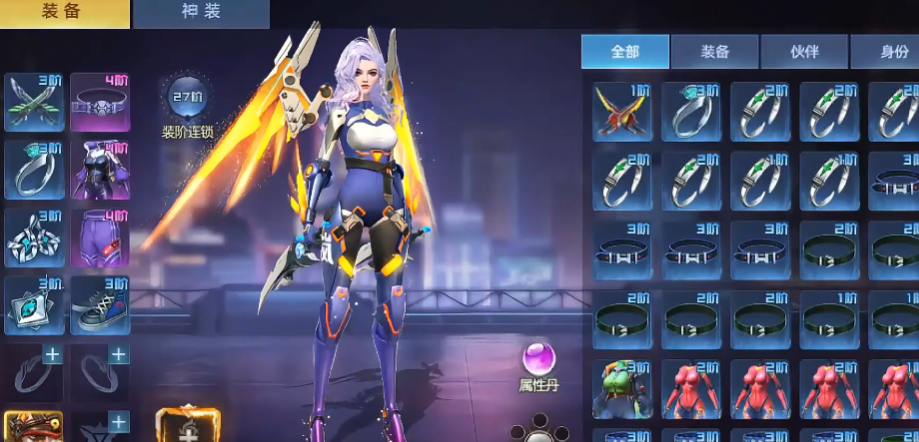Filter inventory by 伙伴

[804, 52]
